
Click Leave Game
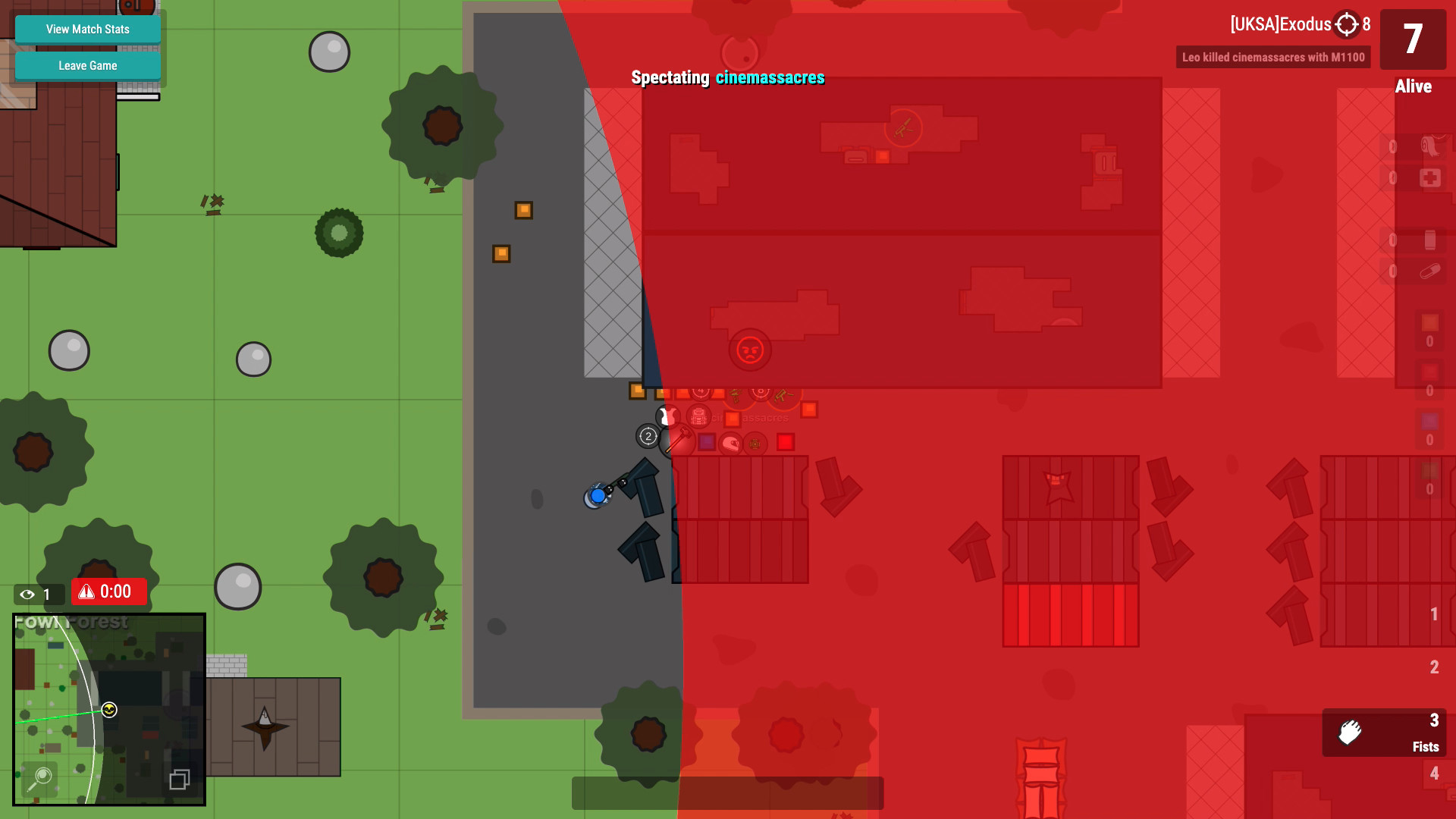(x=86, y=65)
